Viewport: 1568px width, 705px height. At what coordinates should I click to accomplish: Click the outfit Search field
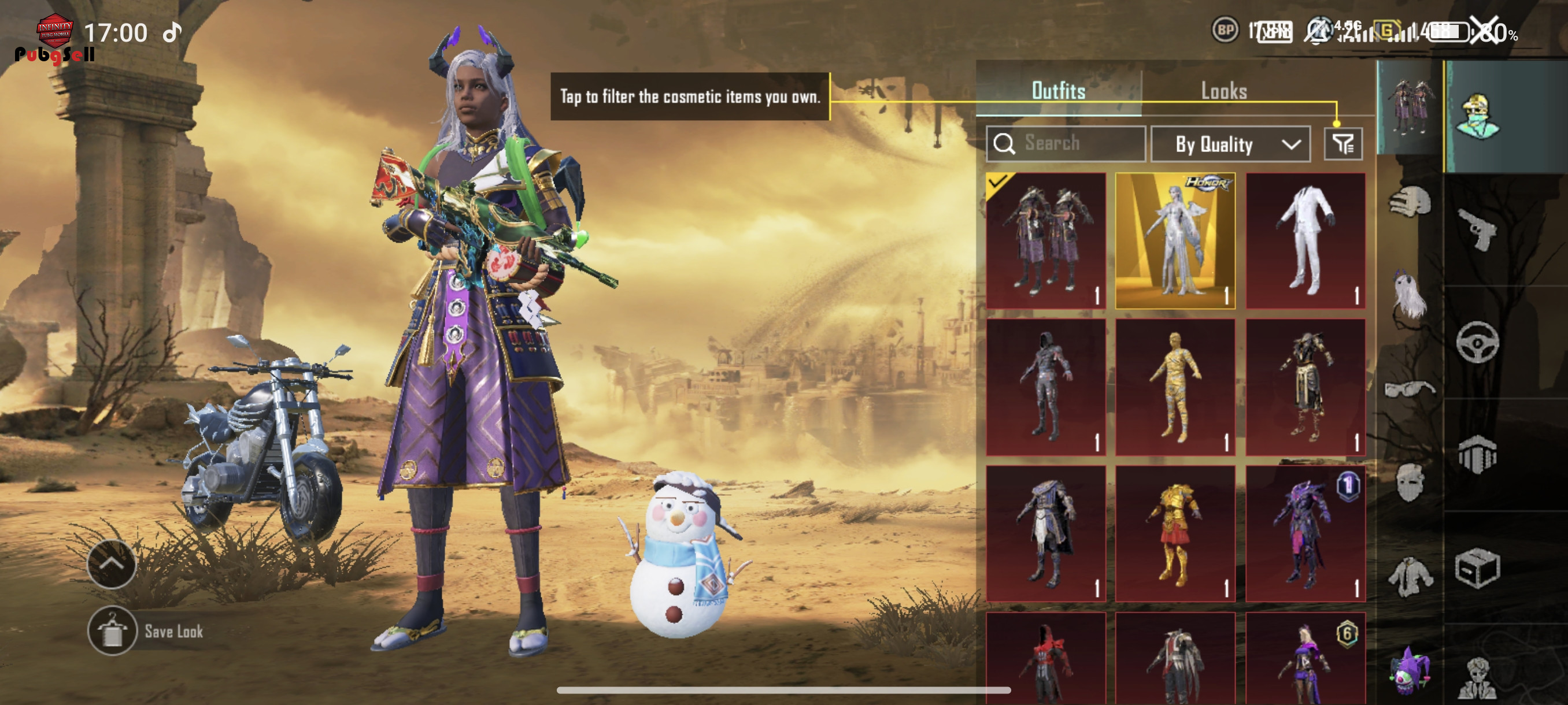point(1066,143)
